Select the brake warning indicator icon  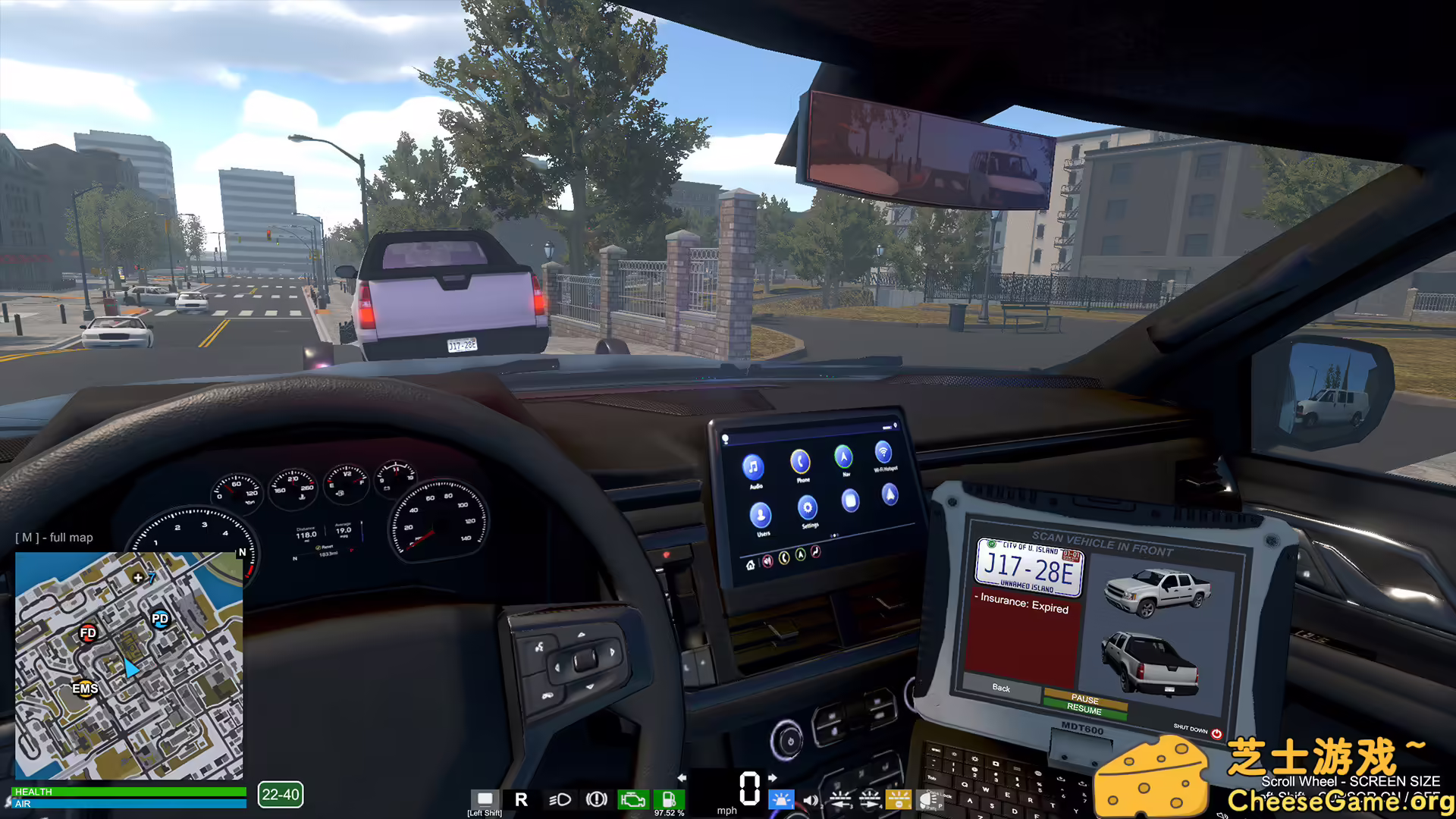click(x=596, y=799)
